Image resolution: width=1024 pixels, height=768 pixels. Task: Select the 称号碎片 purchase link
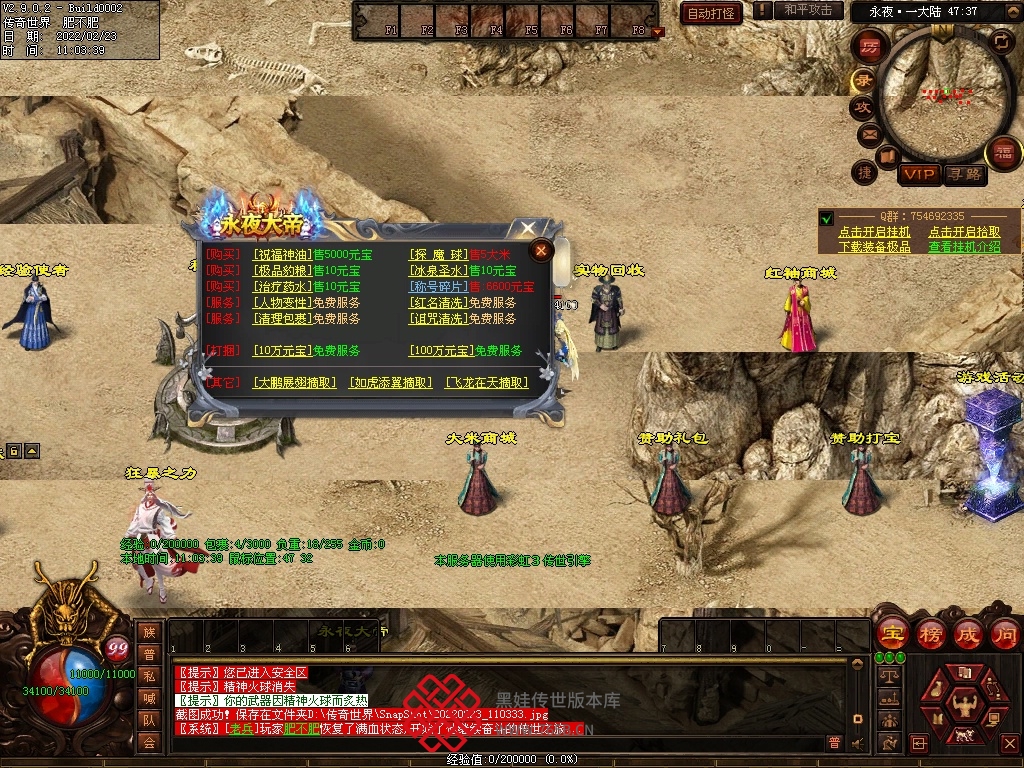coord(438,287)
